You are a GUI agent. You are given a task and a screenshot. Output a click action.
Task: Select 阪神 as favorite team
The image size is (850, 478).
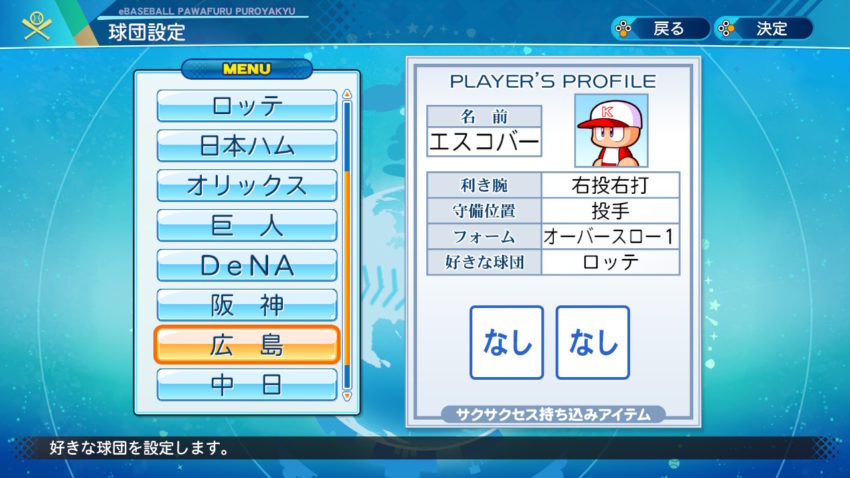(247, 305)
